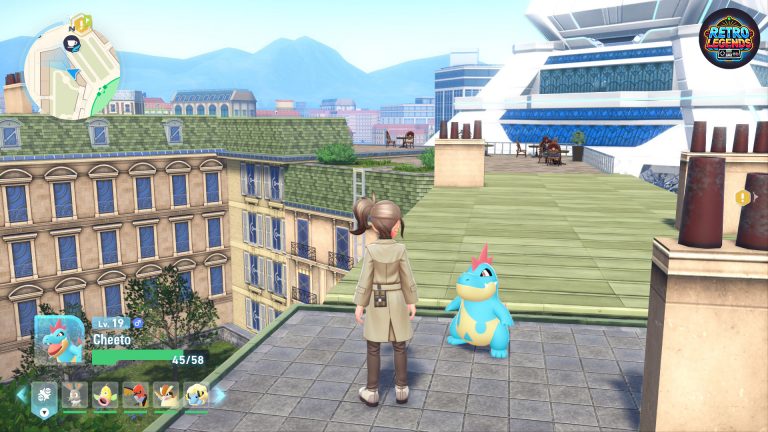Select Cheeto's Croconaw portrait
This screenshot has width=768, height=432.
pyautogui.click(x=59, y=341)
